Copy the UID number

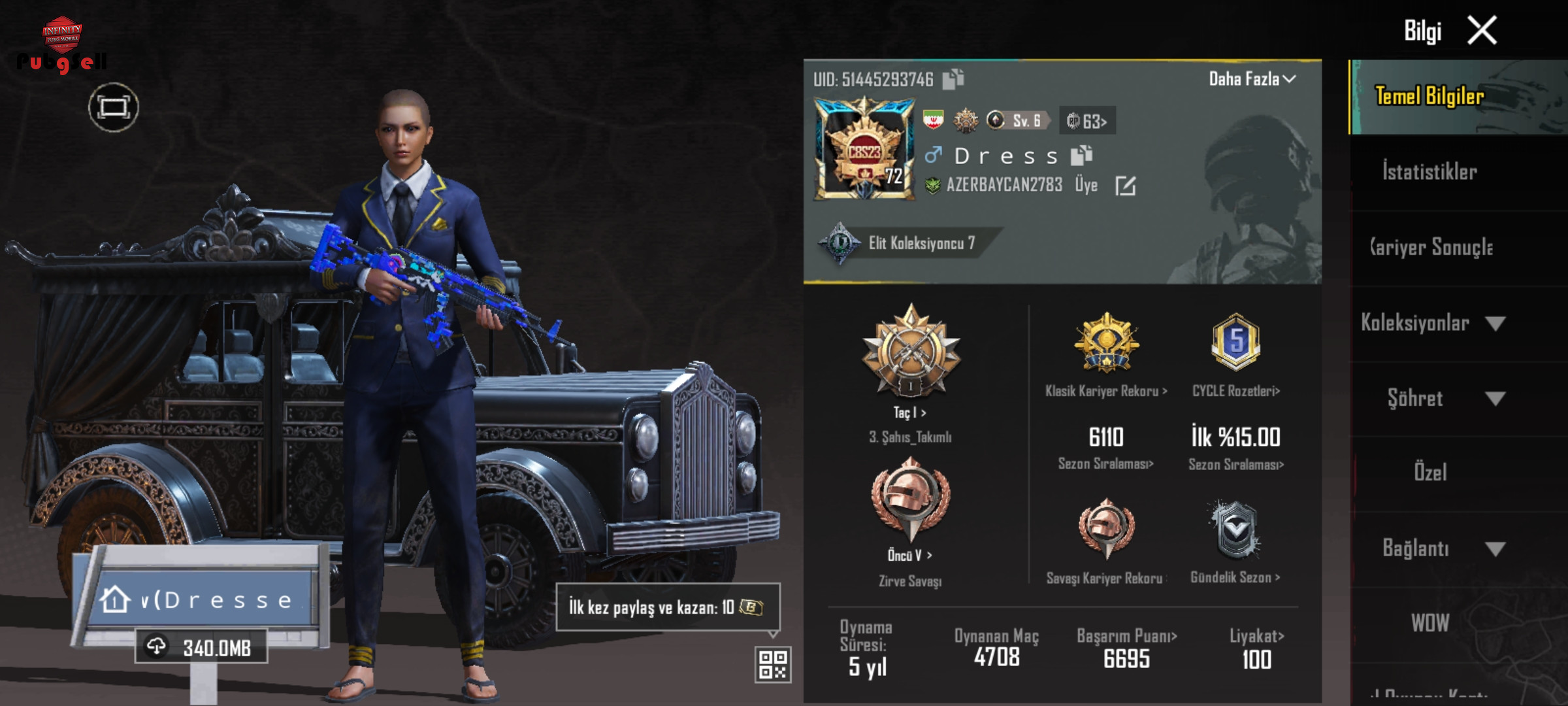953,79
